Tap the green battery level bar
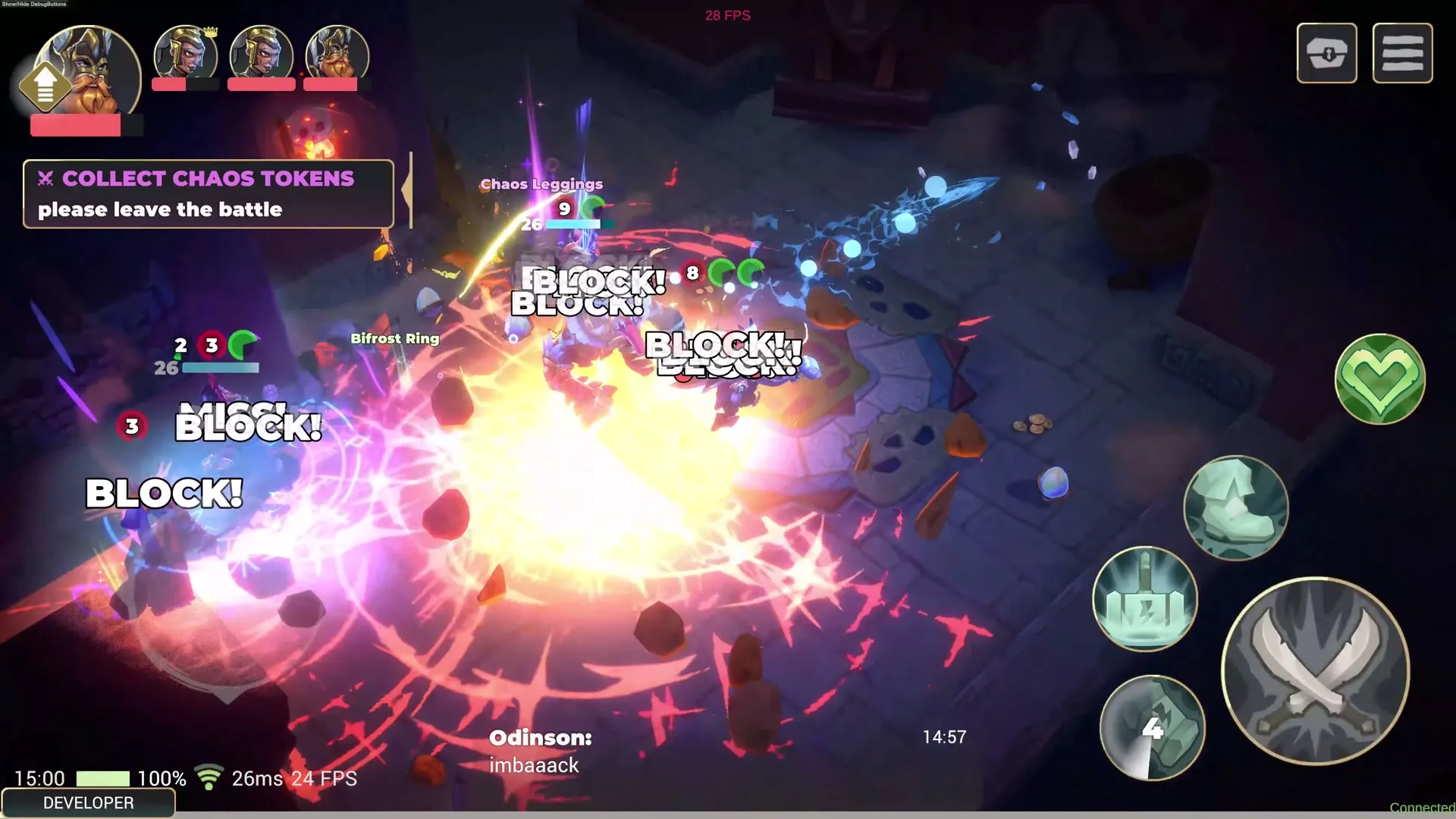This screenshot has width=1456, height=819. 102,777
